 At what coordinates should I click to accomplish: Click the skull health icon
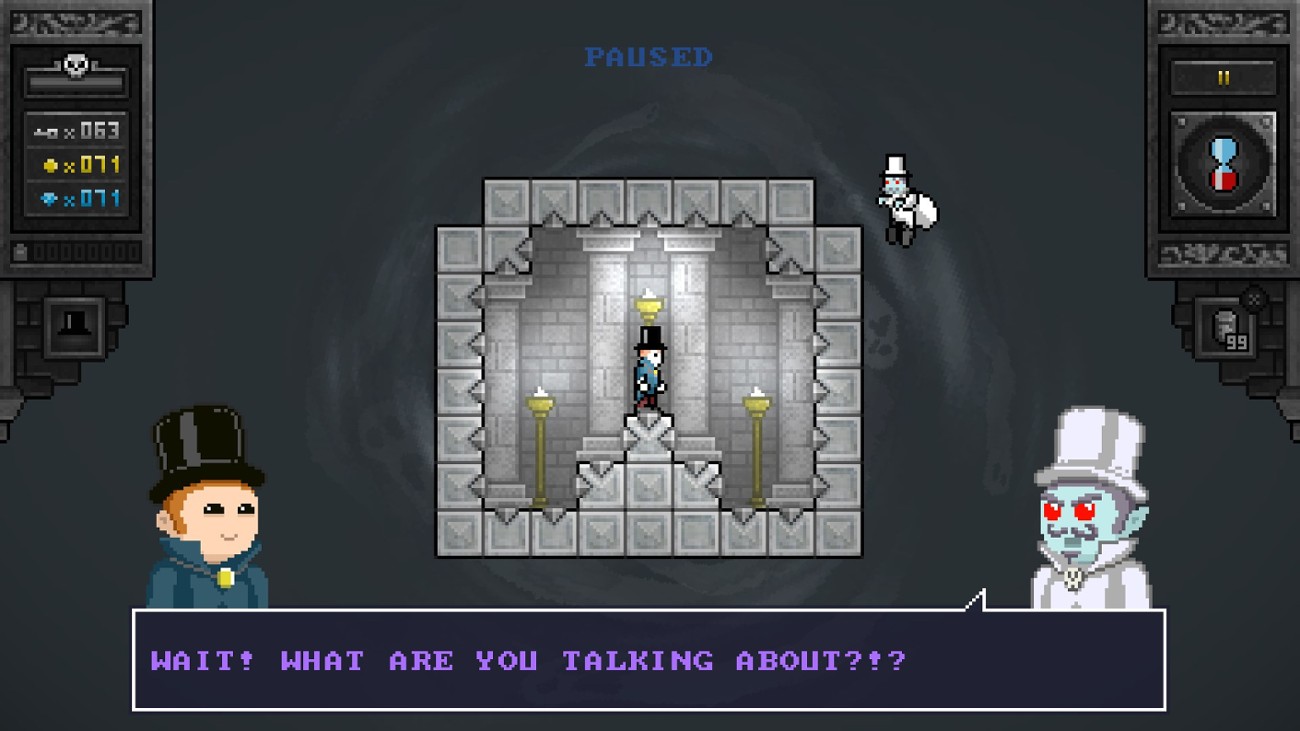(75, 64)
